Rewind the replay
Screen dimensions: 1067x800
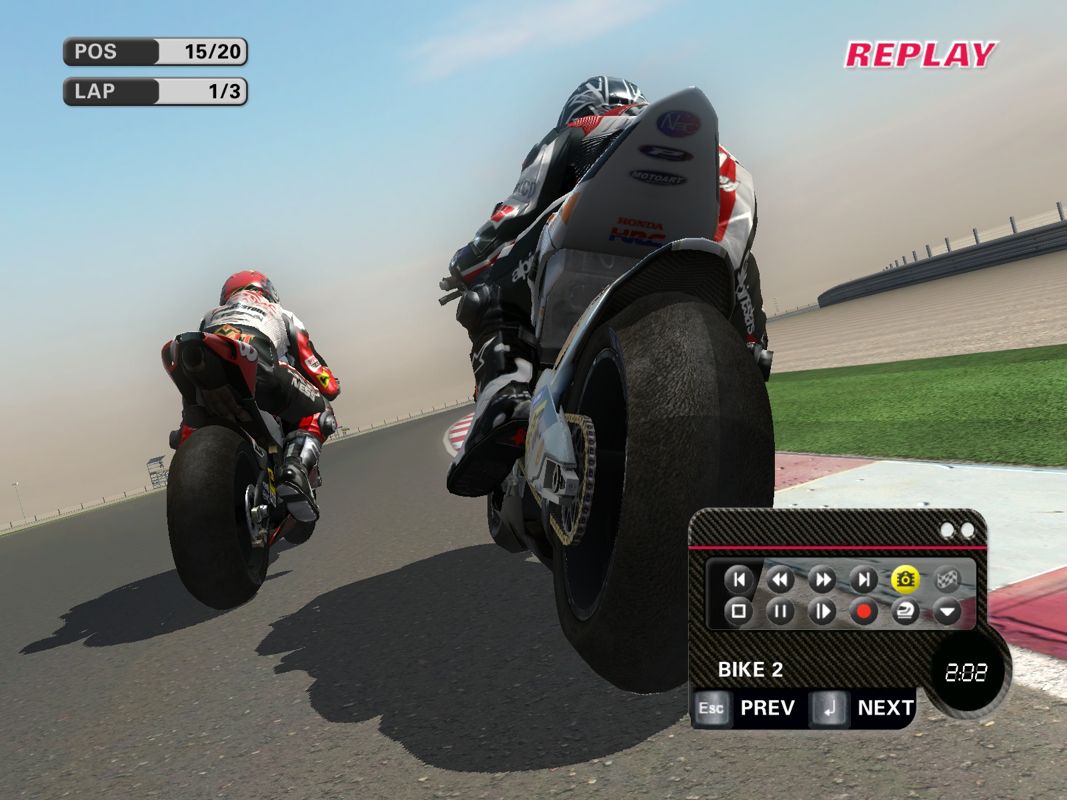click(x=780, y=579)
